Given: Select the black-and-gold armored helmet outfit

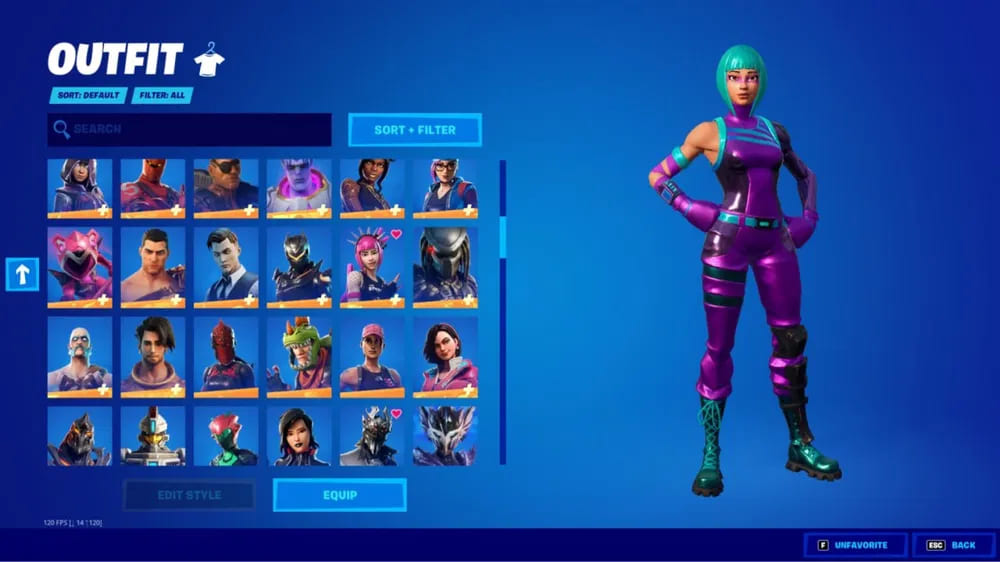Looking at the screenshot, I should (299, 266).
